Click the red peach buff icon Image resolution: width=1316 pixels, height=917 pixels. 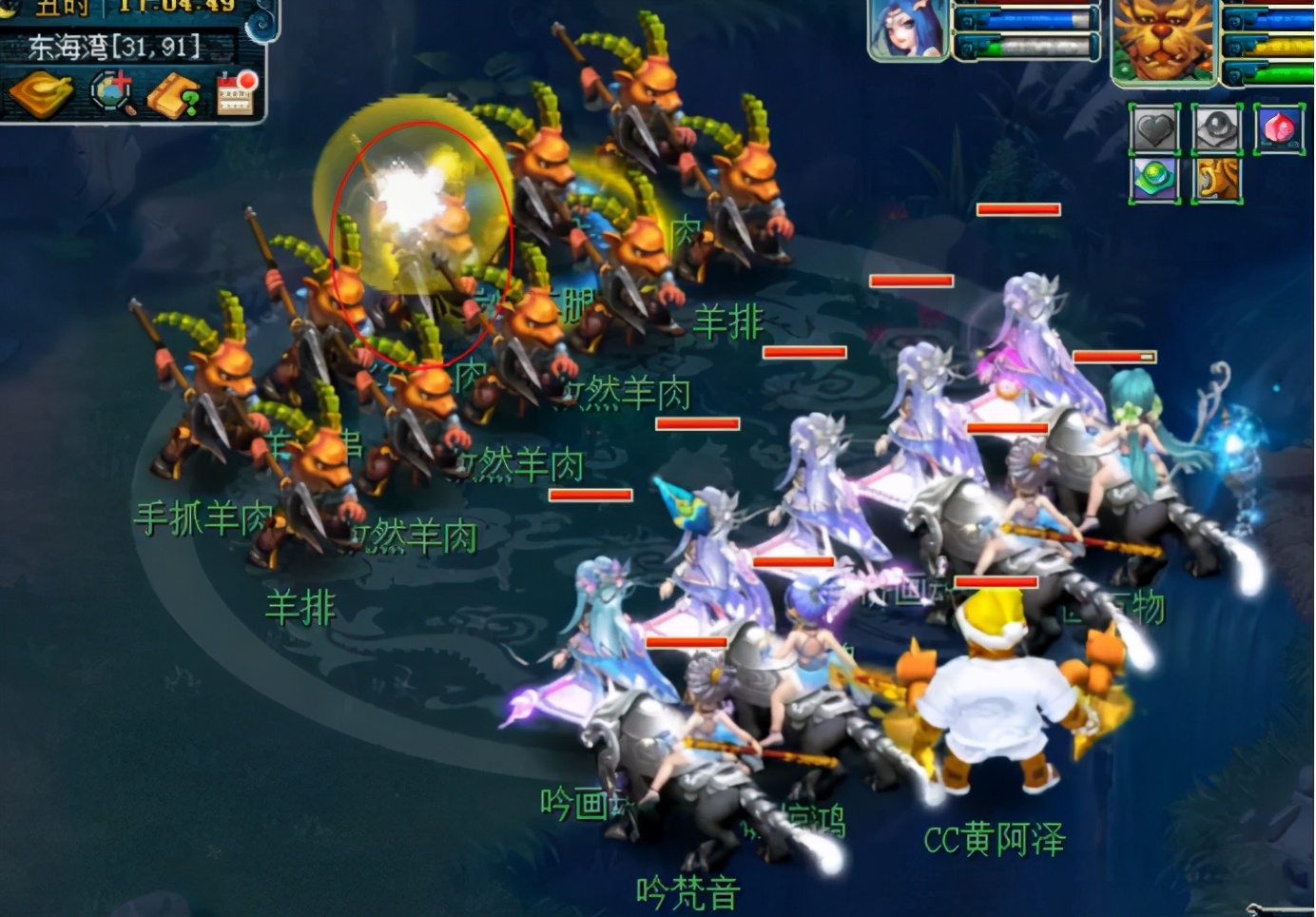point(1279,128)
